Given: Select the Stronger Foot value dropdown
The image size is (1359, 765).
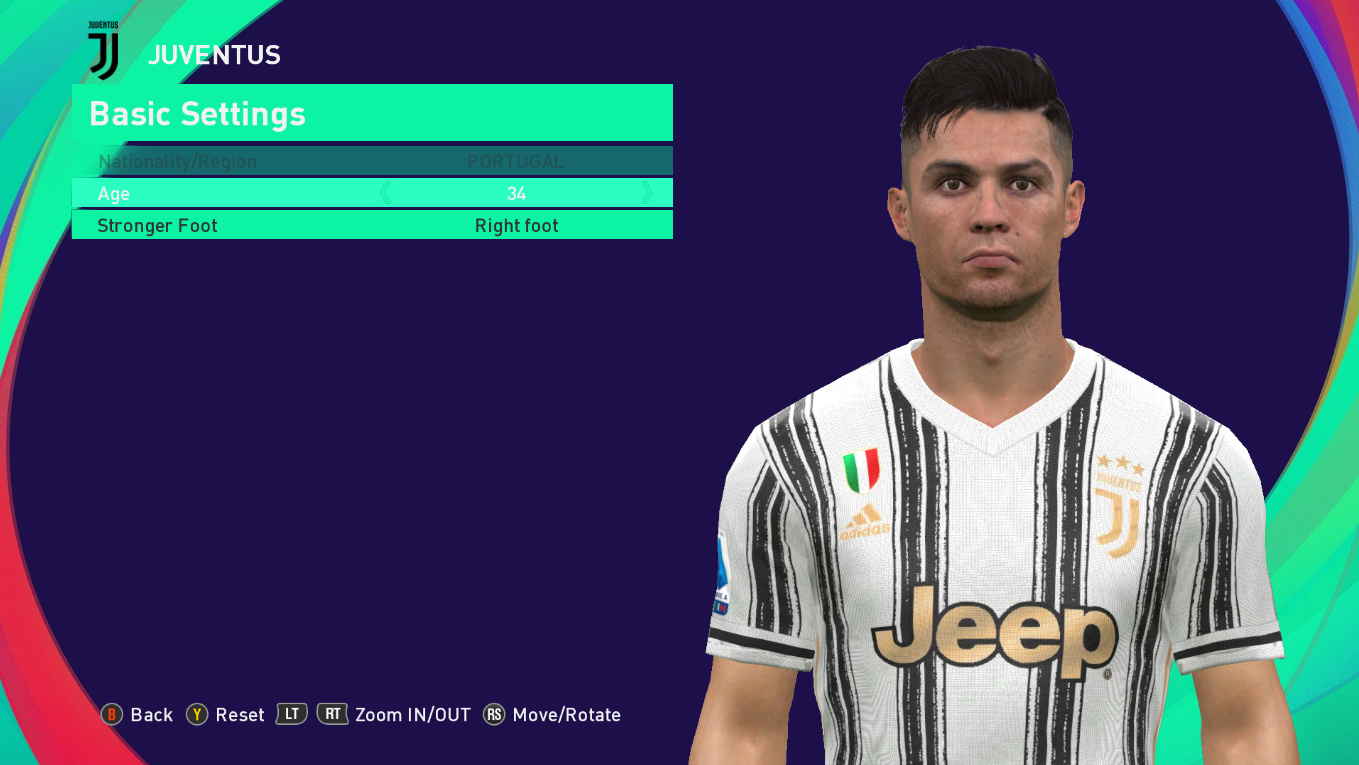Looking at the screenshot, I should tap(516, 225).
